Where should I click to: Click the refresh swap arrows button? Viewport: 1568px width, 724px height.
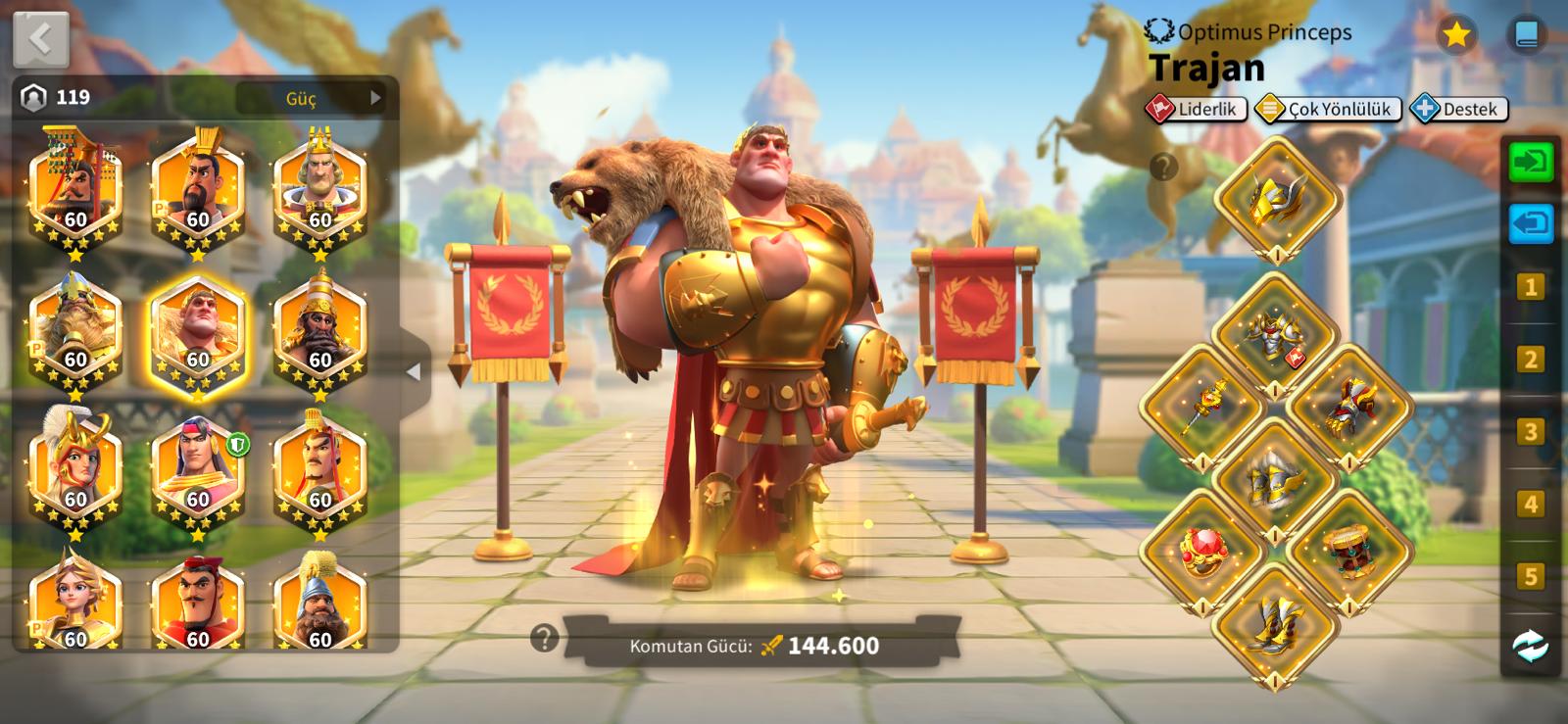point(1530,647)
